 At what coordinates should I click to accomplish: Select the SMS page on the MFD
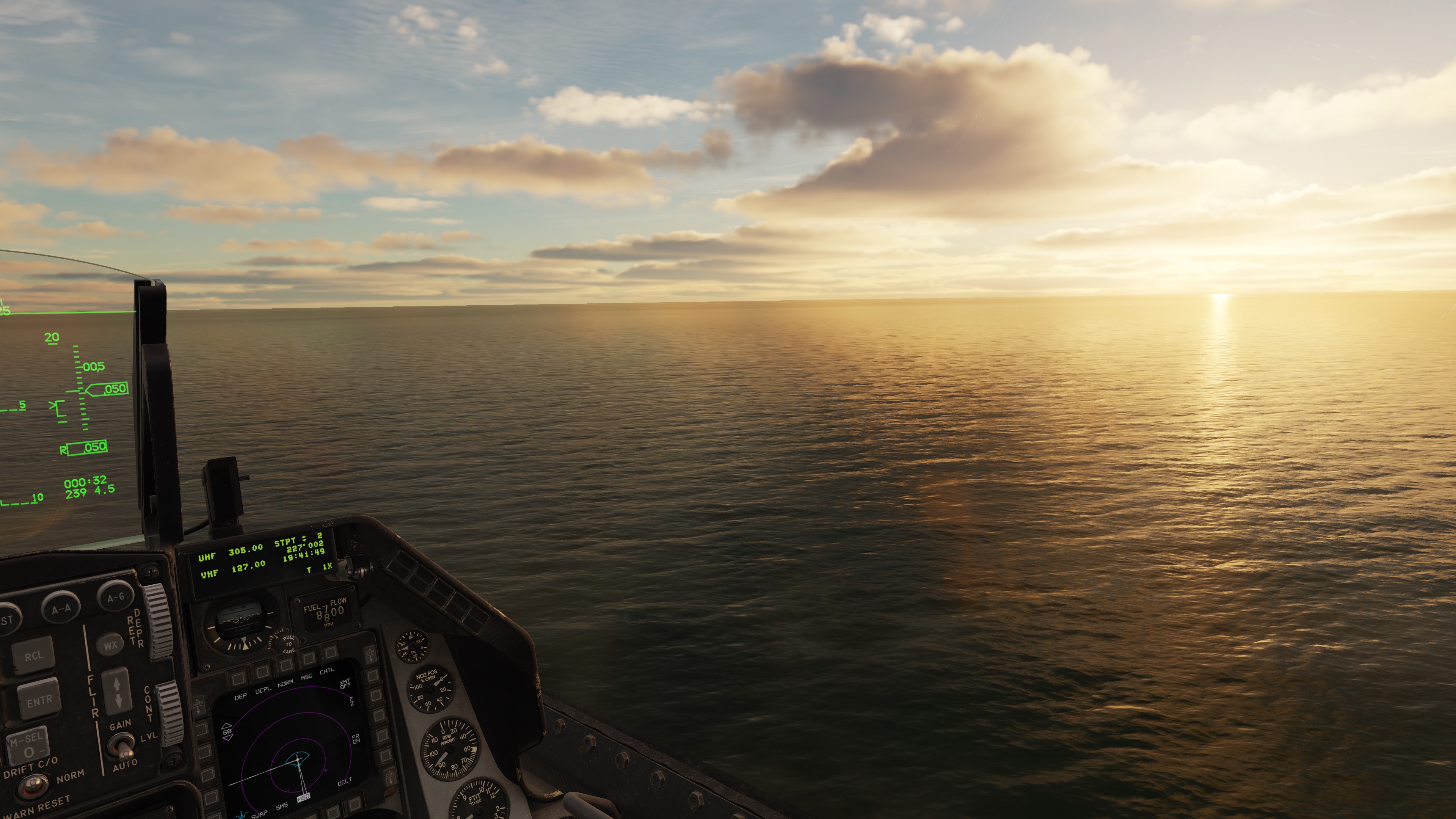(x=282, y=807)
